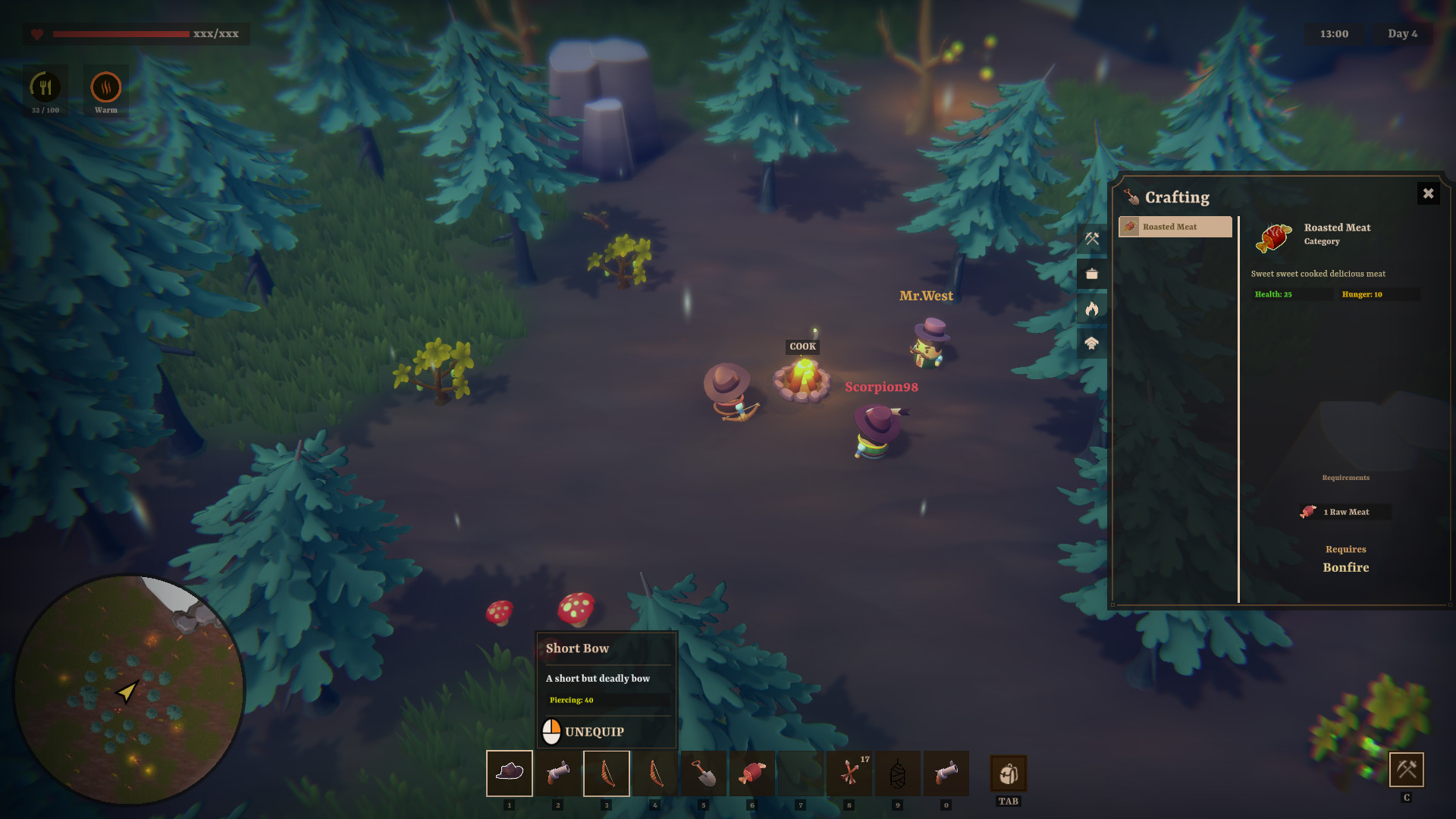Screen dimensions: 1456x819
Task: Open the stacked arrows crafting tab
Action: pyautogui.click(x=1091, y=344)
